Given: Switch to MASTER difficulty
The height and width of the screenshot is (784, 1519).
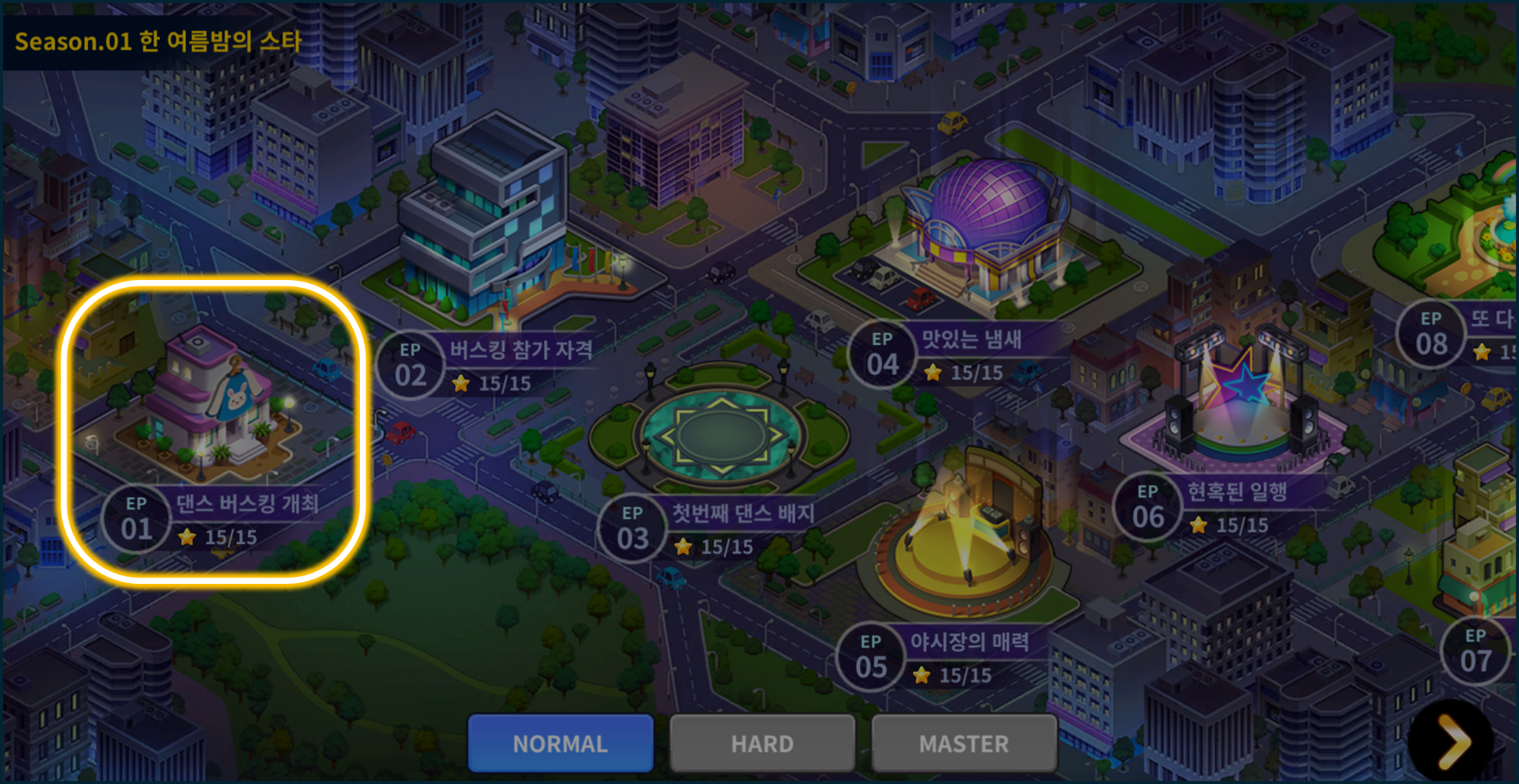Looking at the screenshot, I should point(964,744).
